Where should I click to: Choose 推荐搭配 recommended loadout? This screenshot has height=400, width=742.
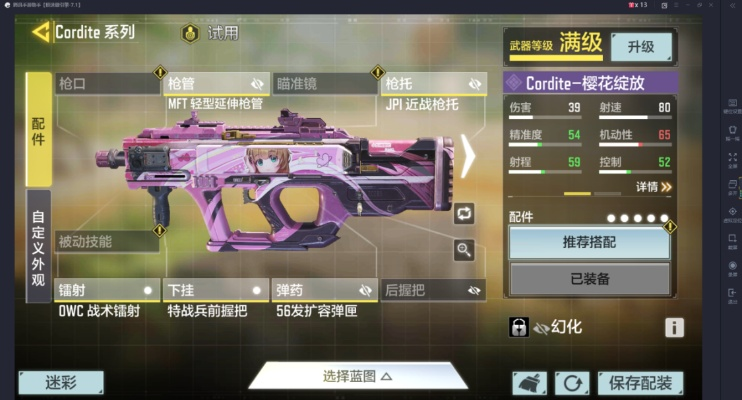tap(589, 242)
